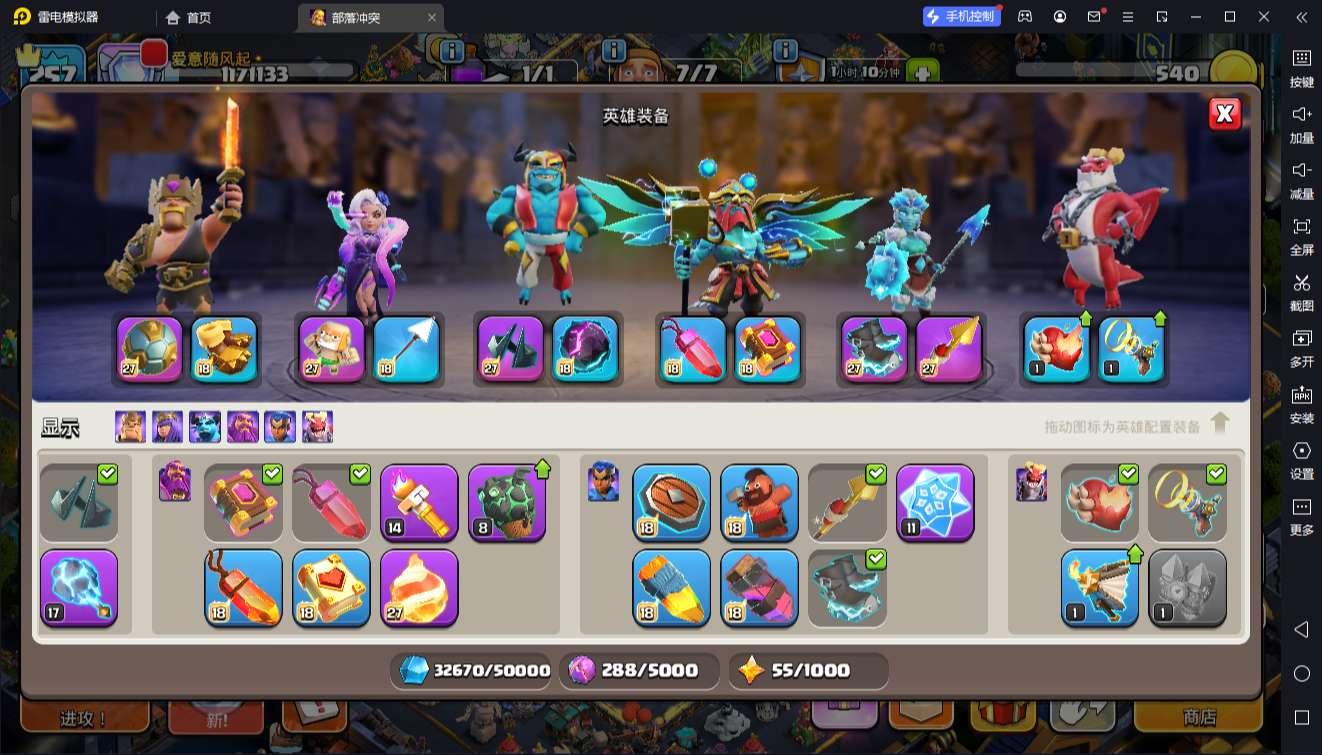Screen dimensions: 1322x755
Task: Choose the hog rider puppet equipment
Action: (759, 503)
